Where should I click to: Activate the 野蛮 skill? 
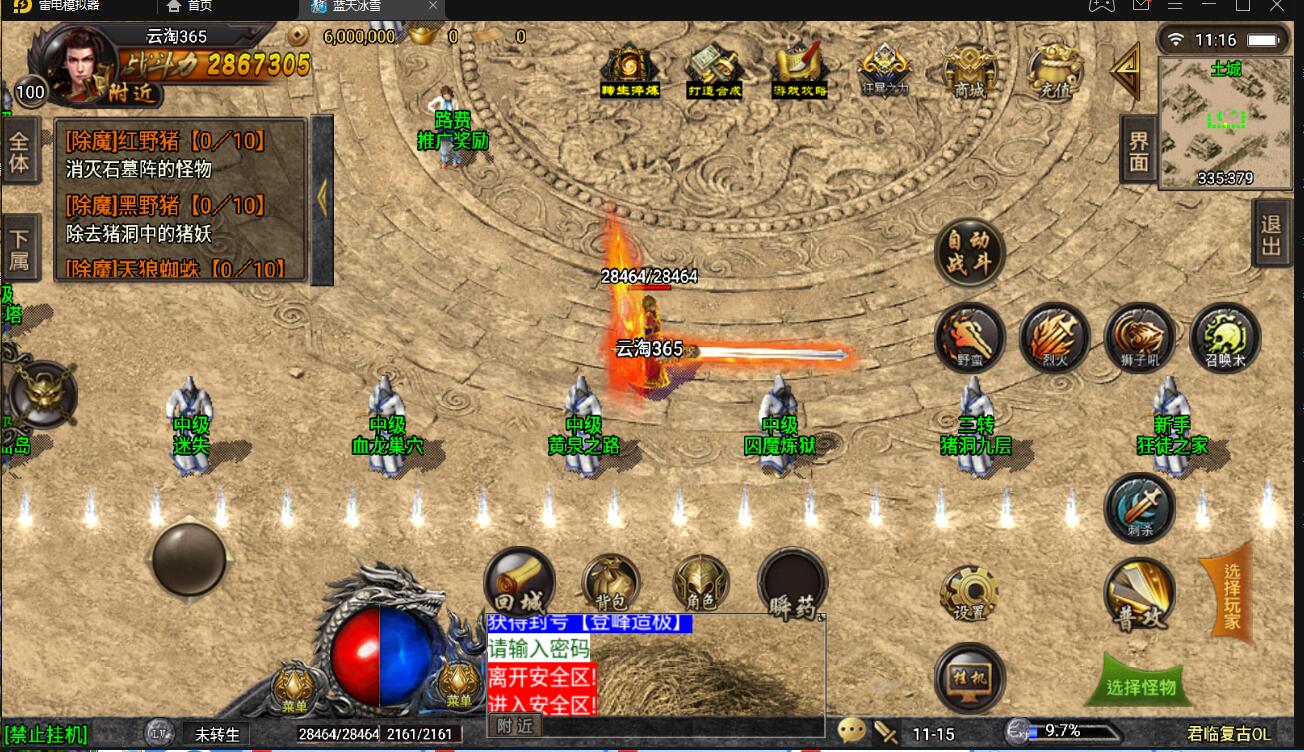[969, 338]
